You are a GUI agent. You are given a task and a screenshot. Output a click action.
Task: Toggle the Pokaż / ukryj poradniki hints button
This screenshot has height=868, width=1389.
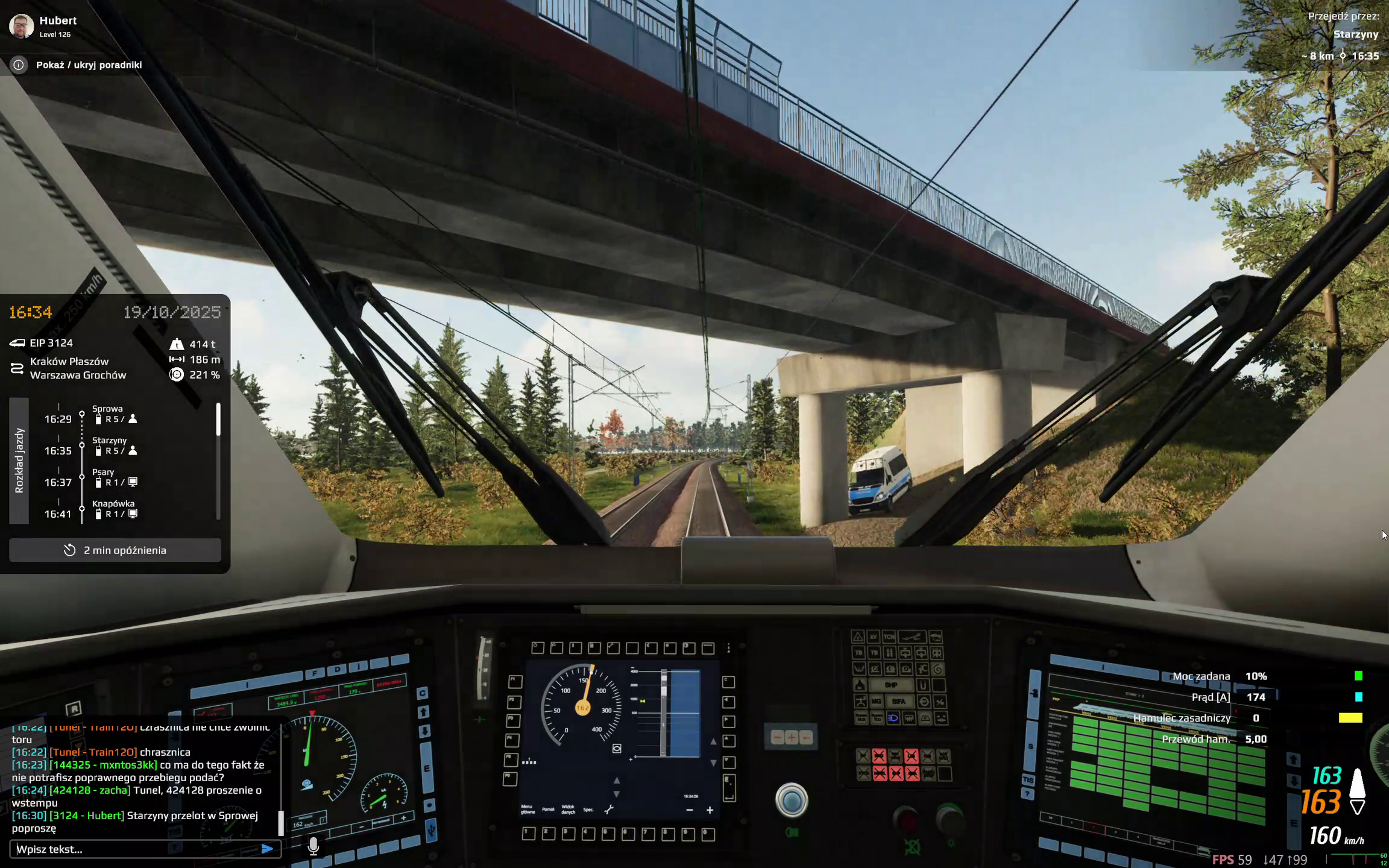(x=89, y=64)
